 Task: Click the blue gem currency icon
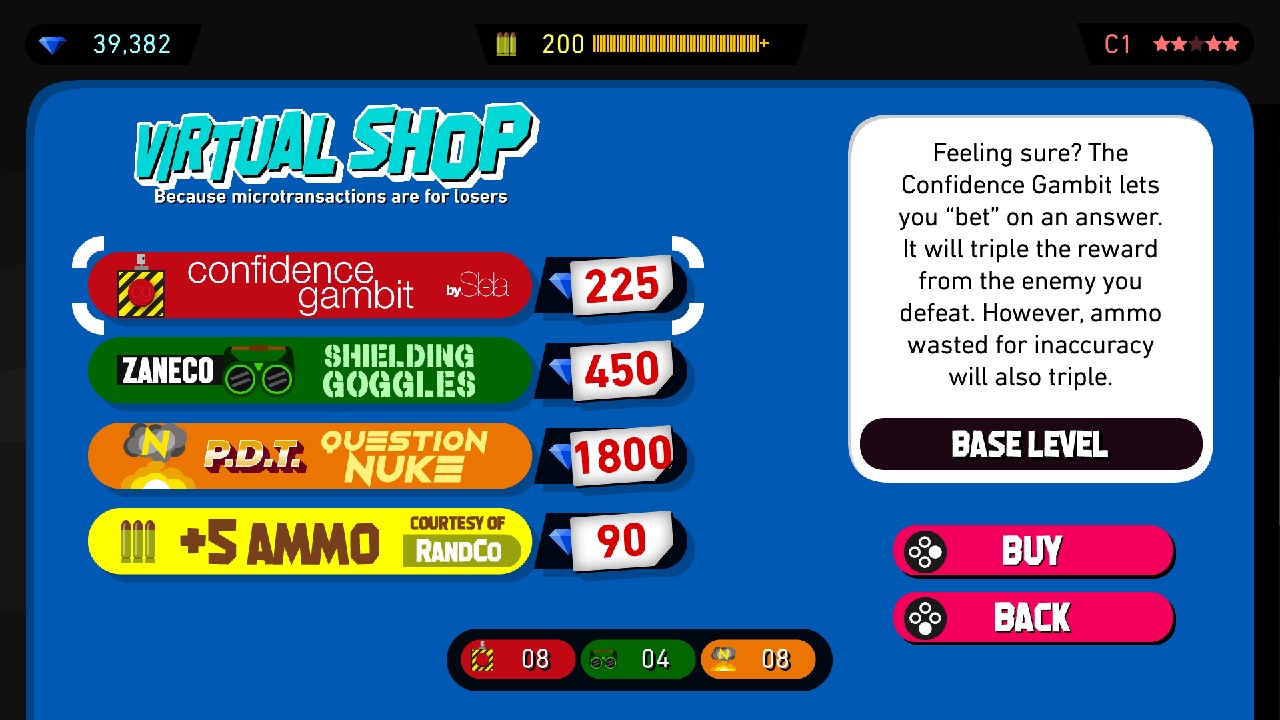55,43
